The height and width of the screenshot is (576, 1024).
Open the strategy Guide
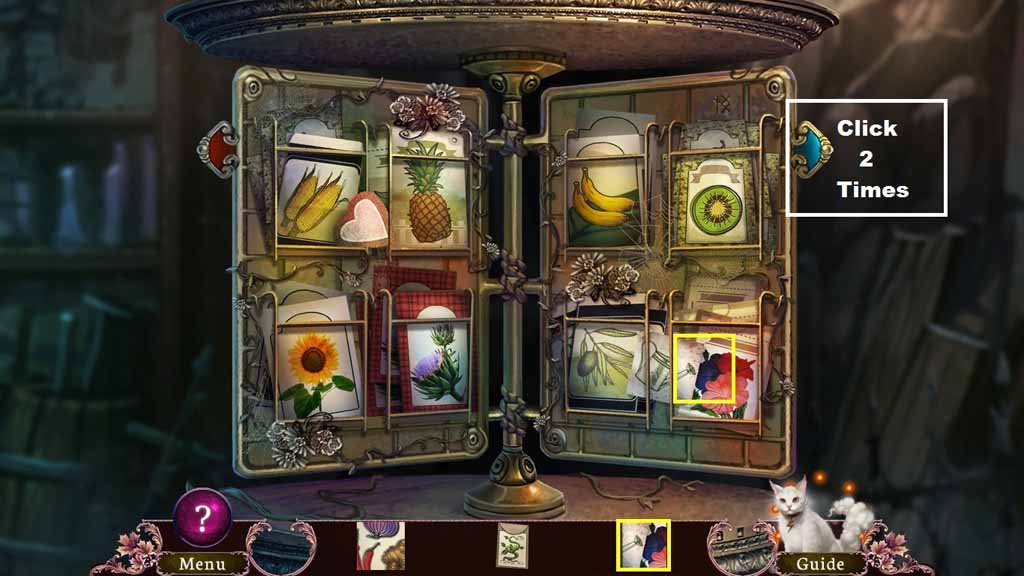click(819, 564)
